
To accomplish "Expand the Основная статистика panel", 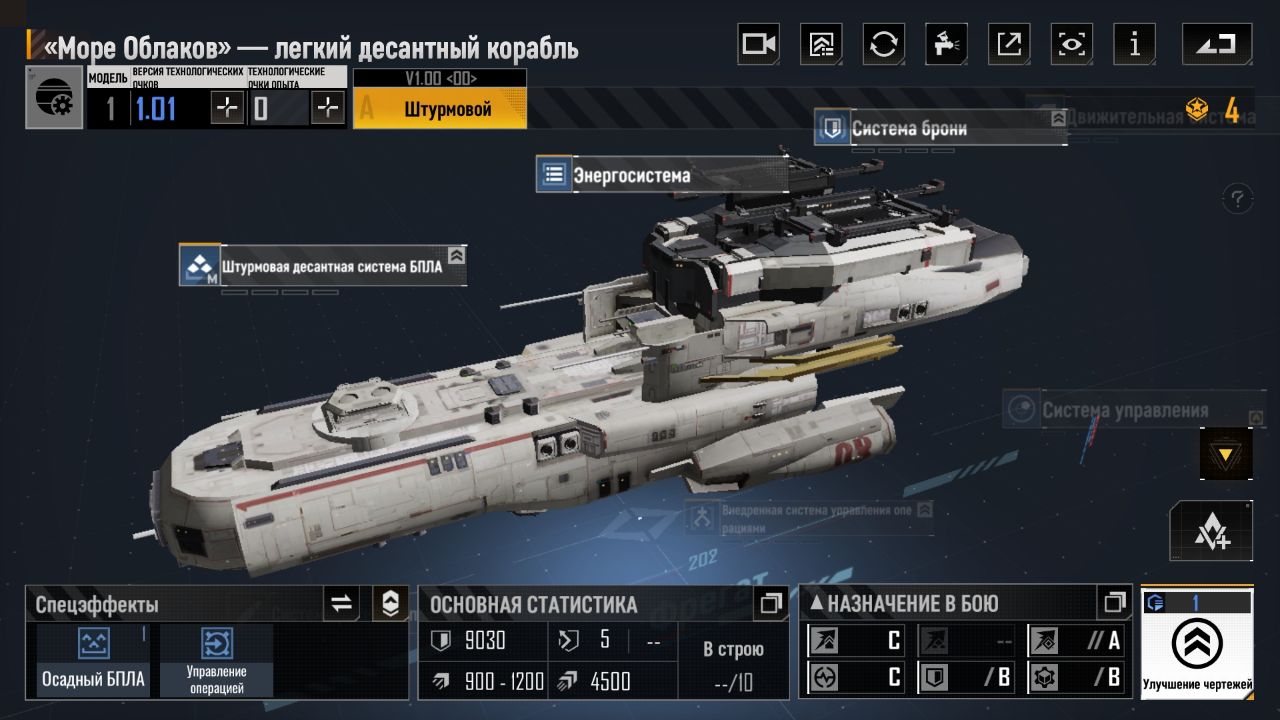I will (770, 603).
